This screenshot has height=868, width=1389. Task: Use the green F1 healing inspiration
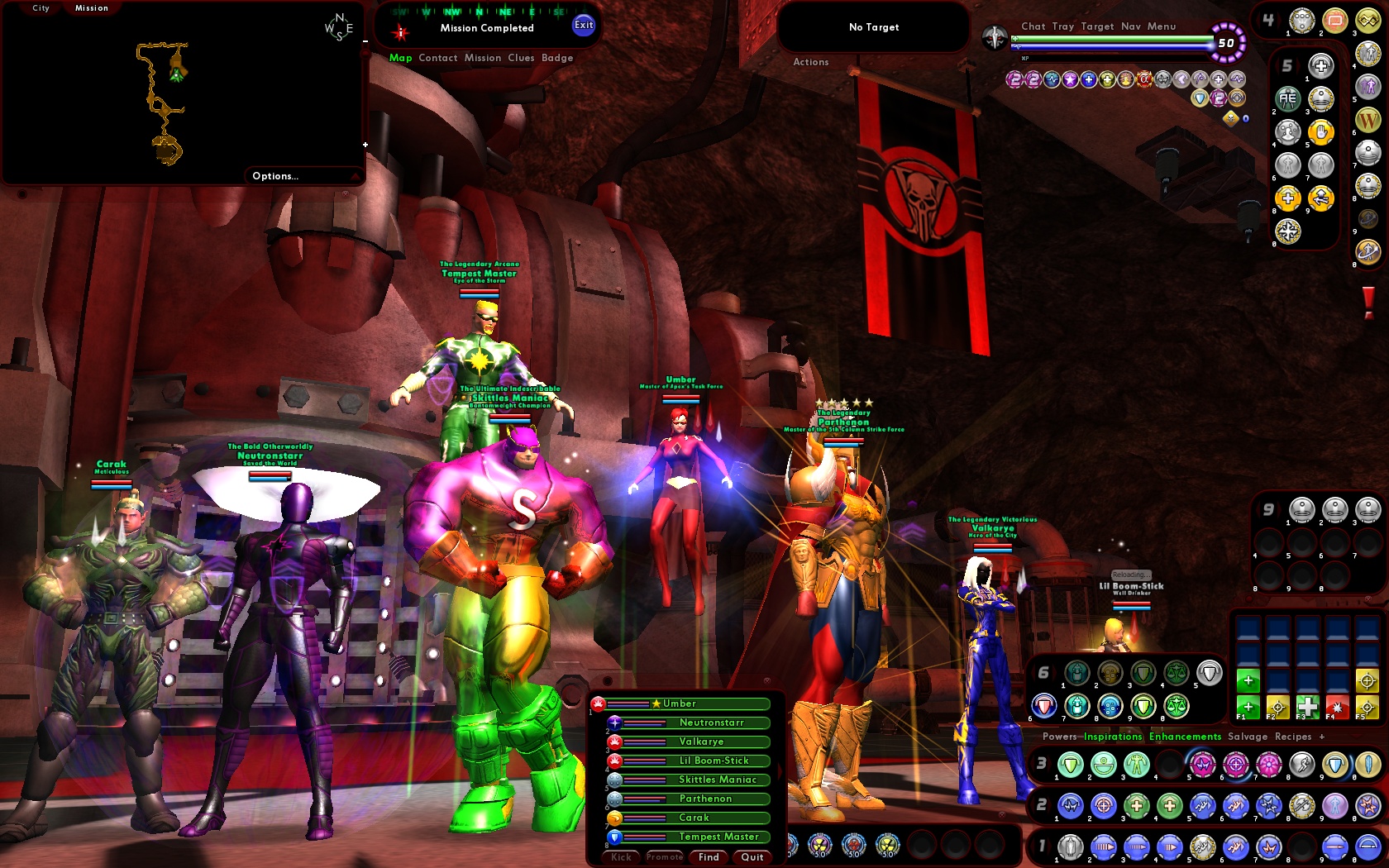coord(1248,707)
